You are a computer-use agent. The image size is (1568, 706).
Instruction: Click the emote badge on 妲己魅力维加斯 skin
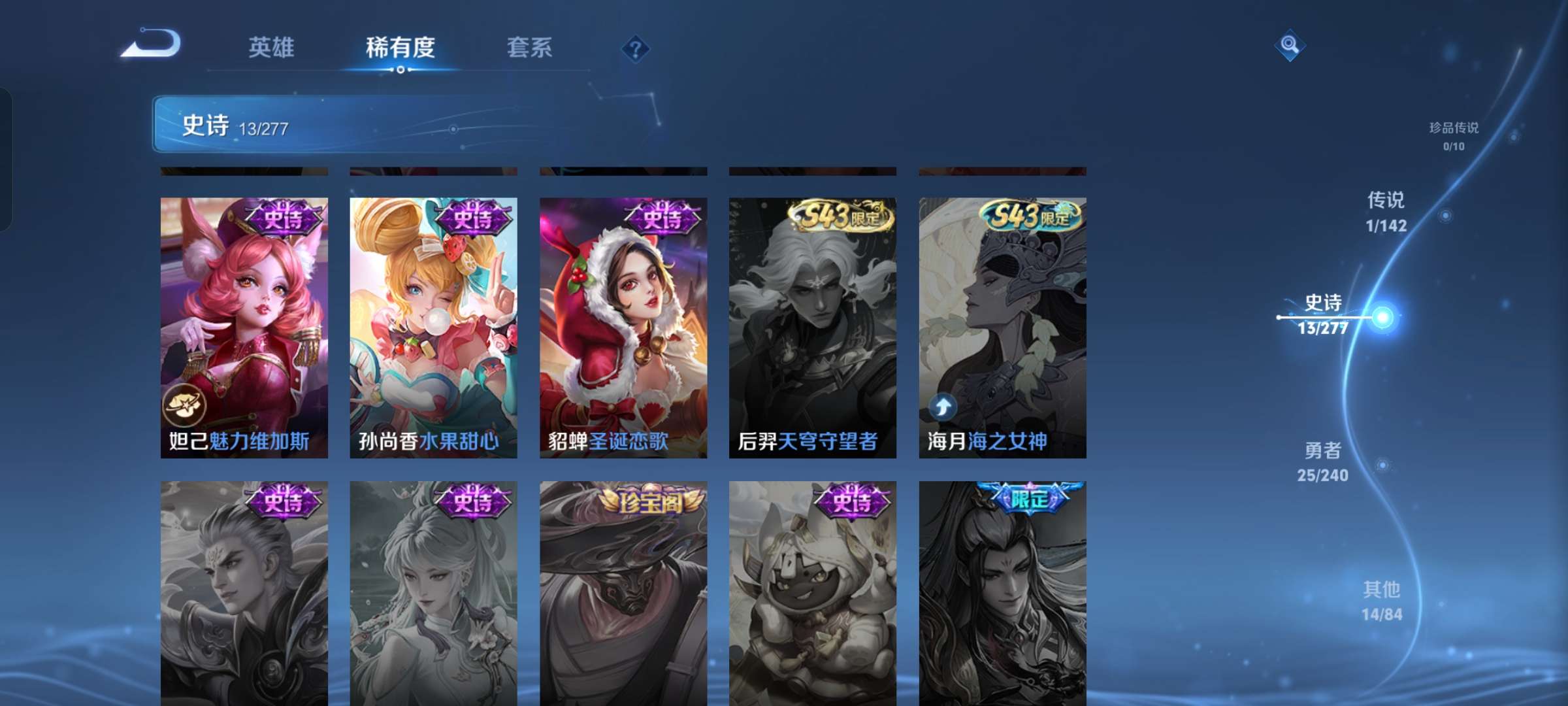(x=184, y=405)
